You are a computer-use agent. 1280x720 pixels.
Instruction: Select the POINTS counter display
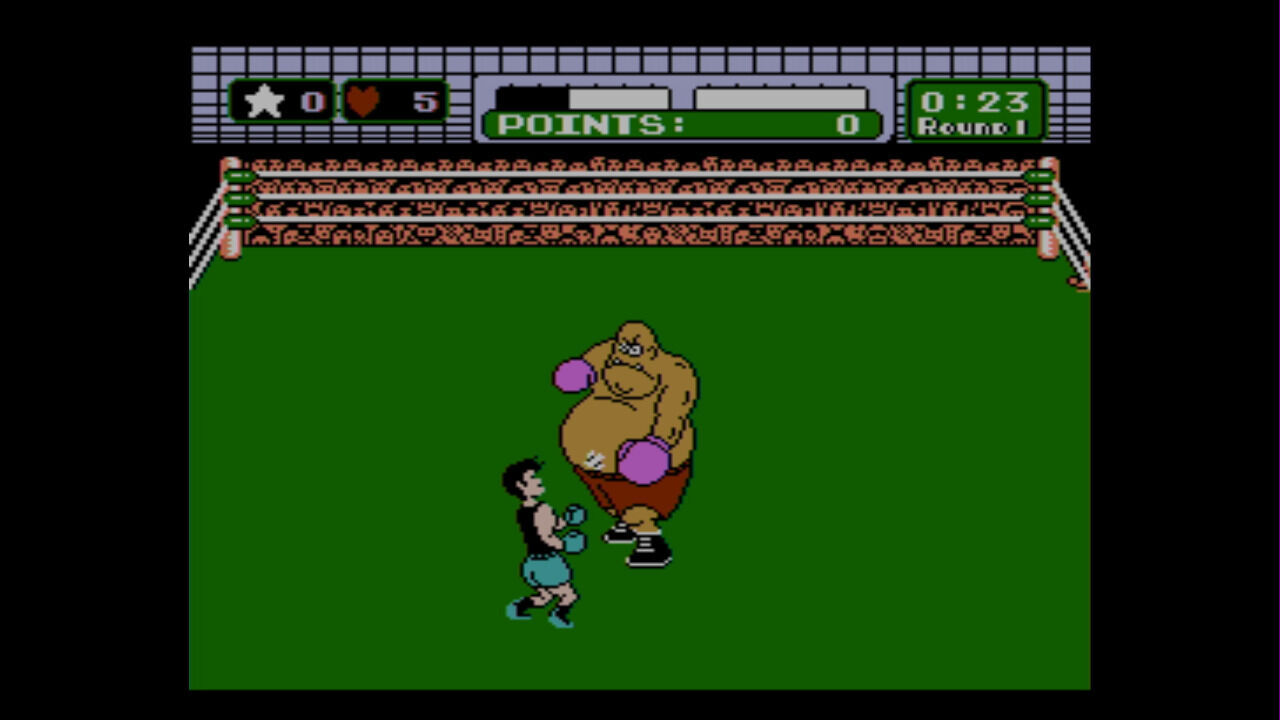(680, 126)
